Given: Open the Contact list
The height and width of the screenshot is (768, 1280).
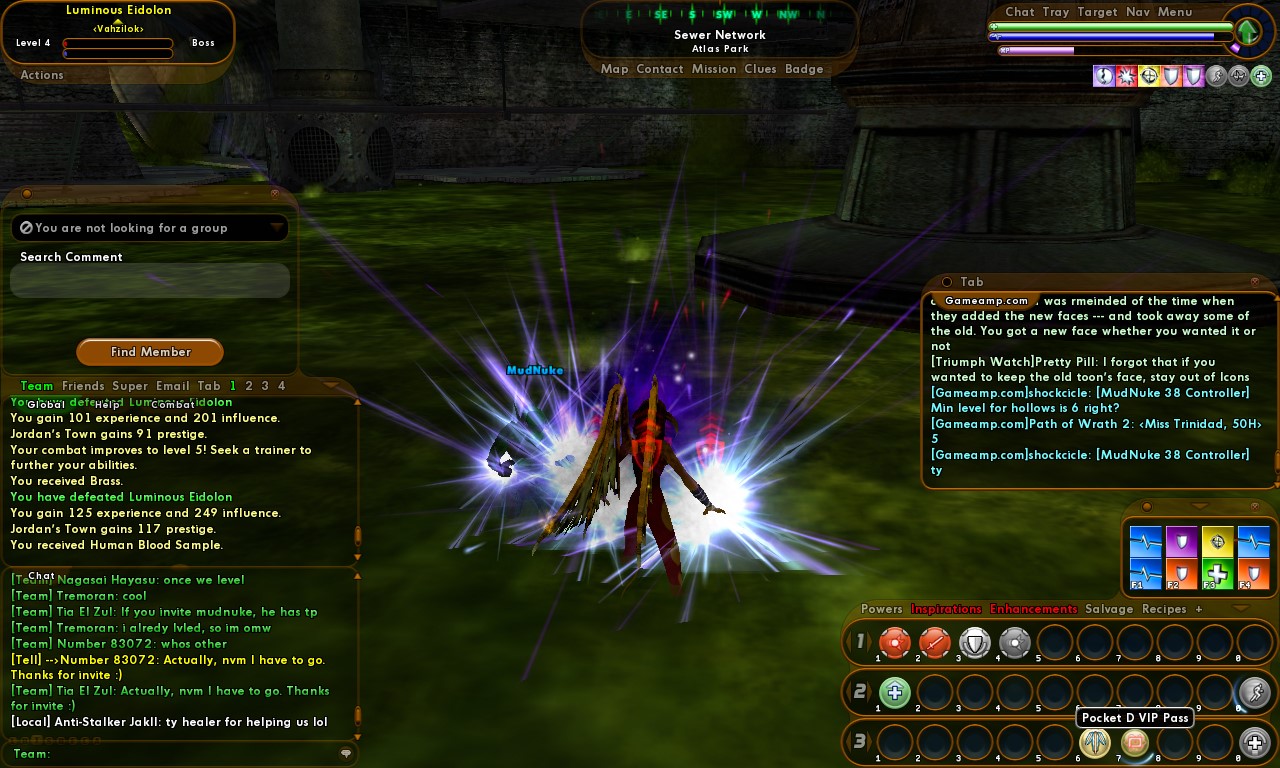Looking at the screenshot, I should 659,69.
